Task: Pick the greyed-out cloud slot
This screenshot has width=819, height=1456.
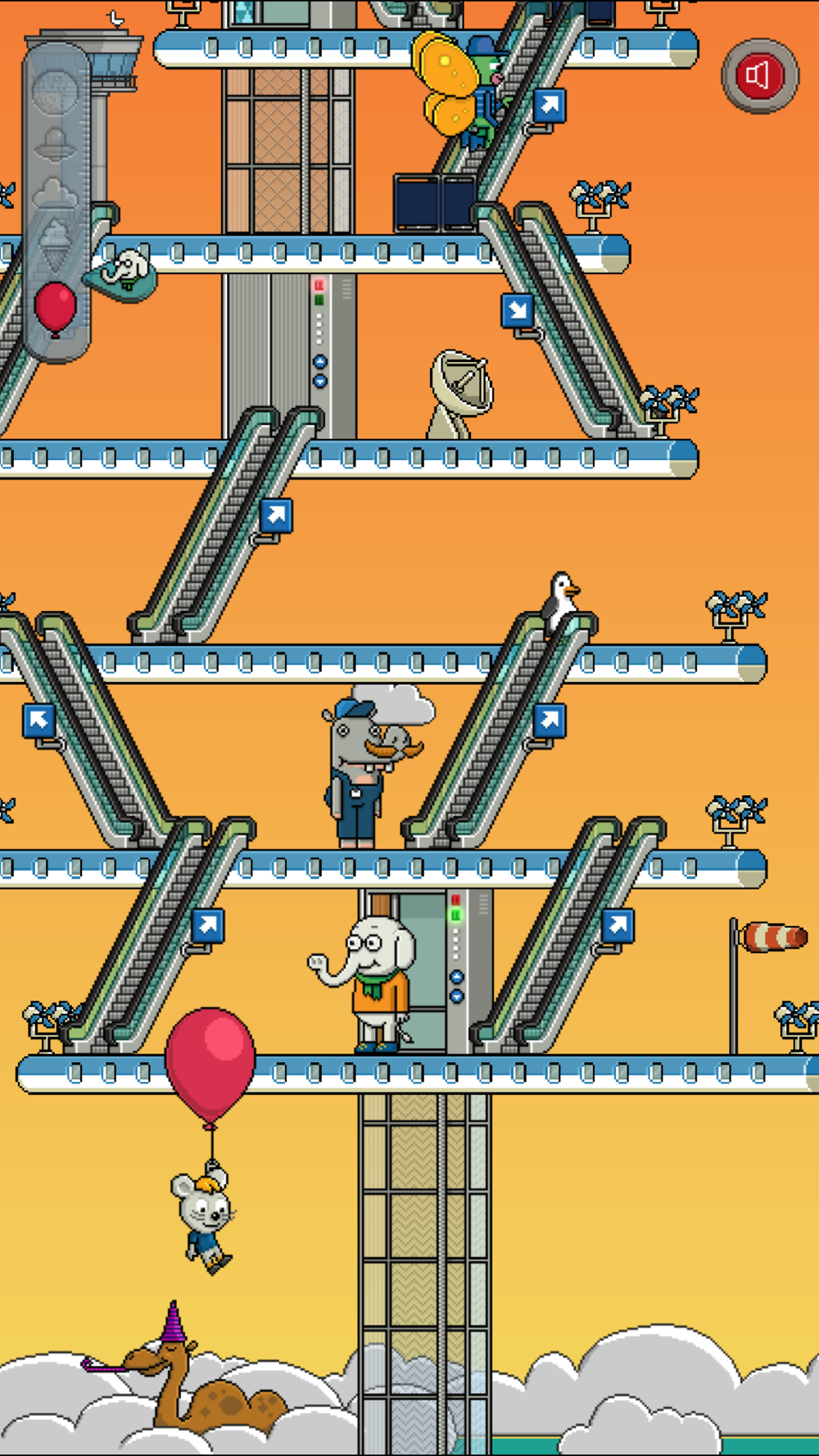Action: (56, 193)
